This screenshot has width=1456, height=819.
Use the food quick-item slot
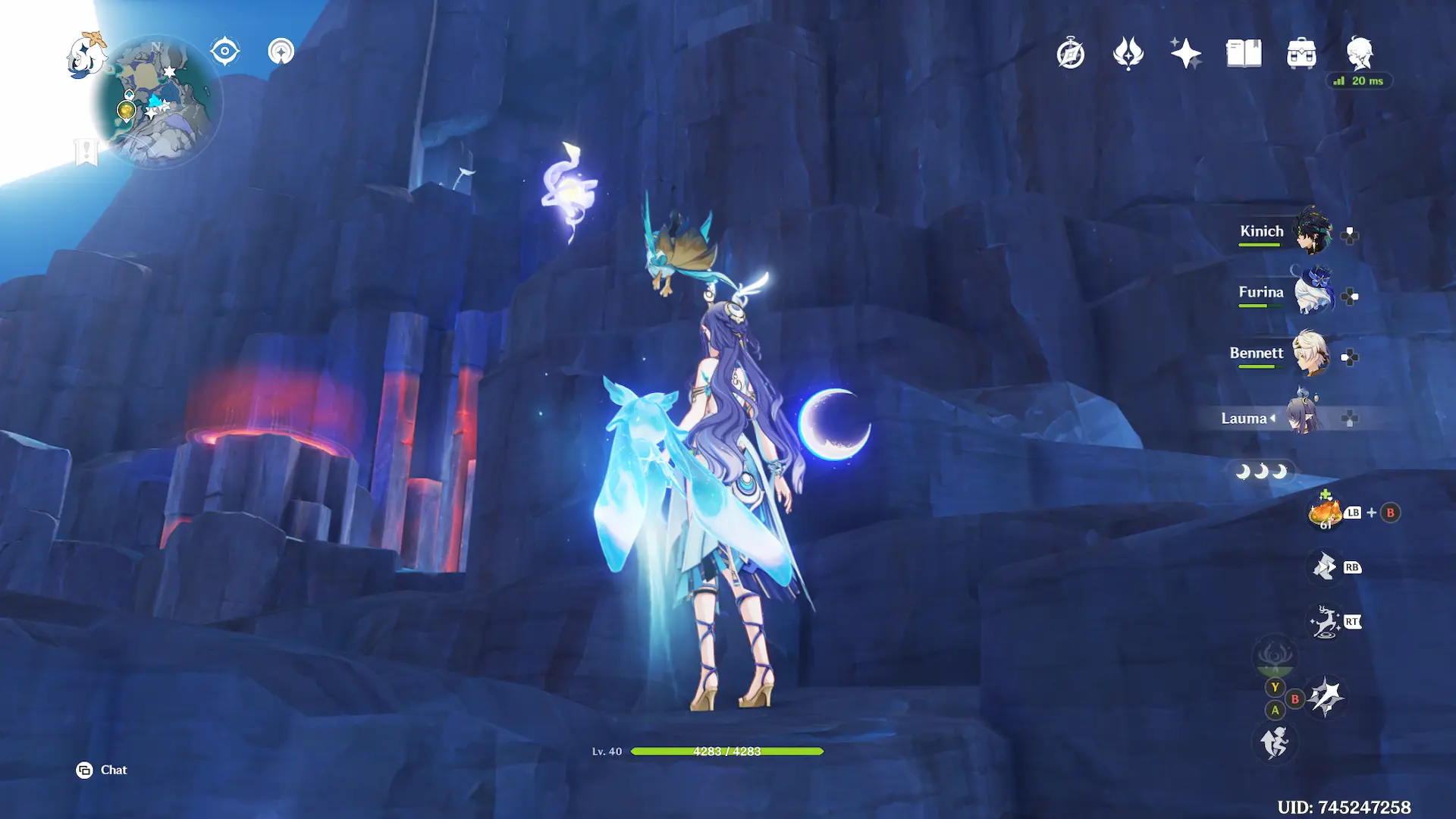1325,513
